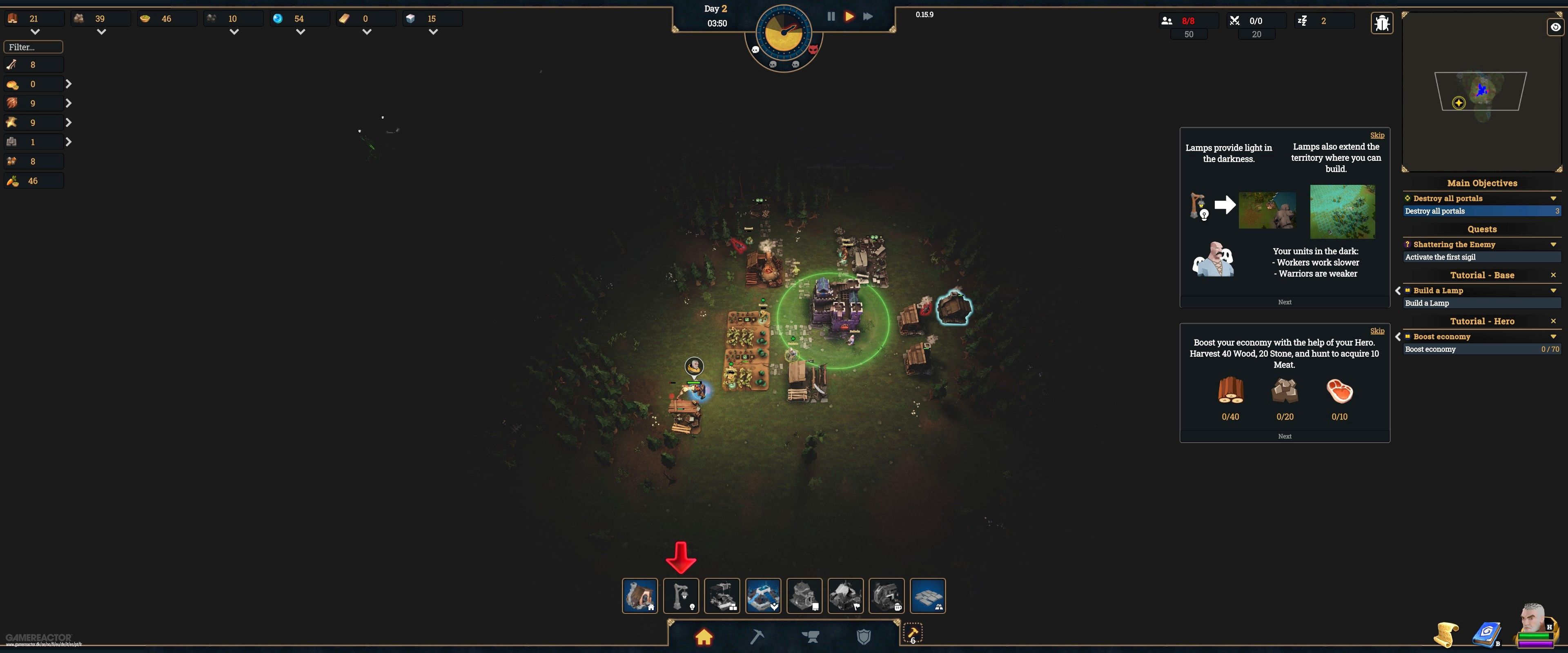Click the hammer icon showing 6 builders

coord(913,633)
